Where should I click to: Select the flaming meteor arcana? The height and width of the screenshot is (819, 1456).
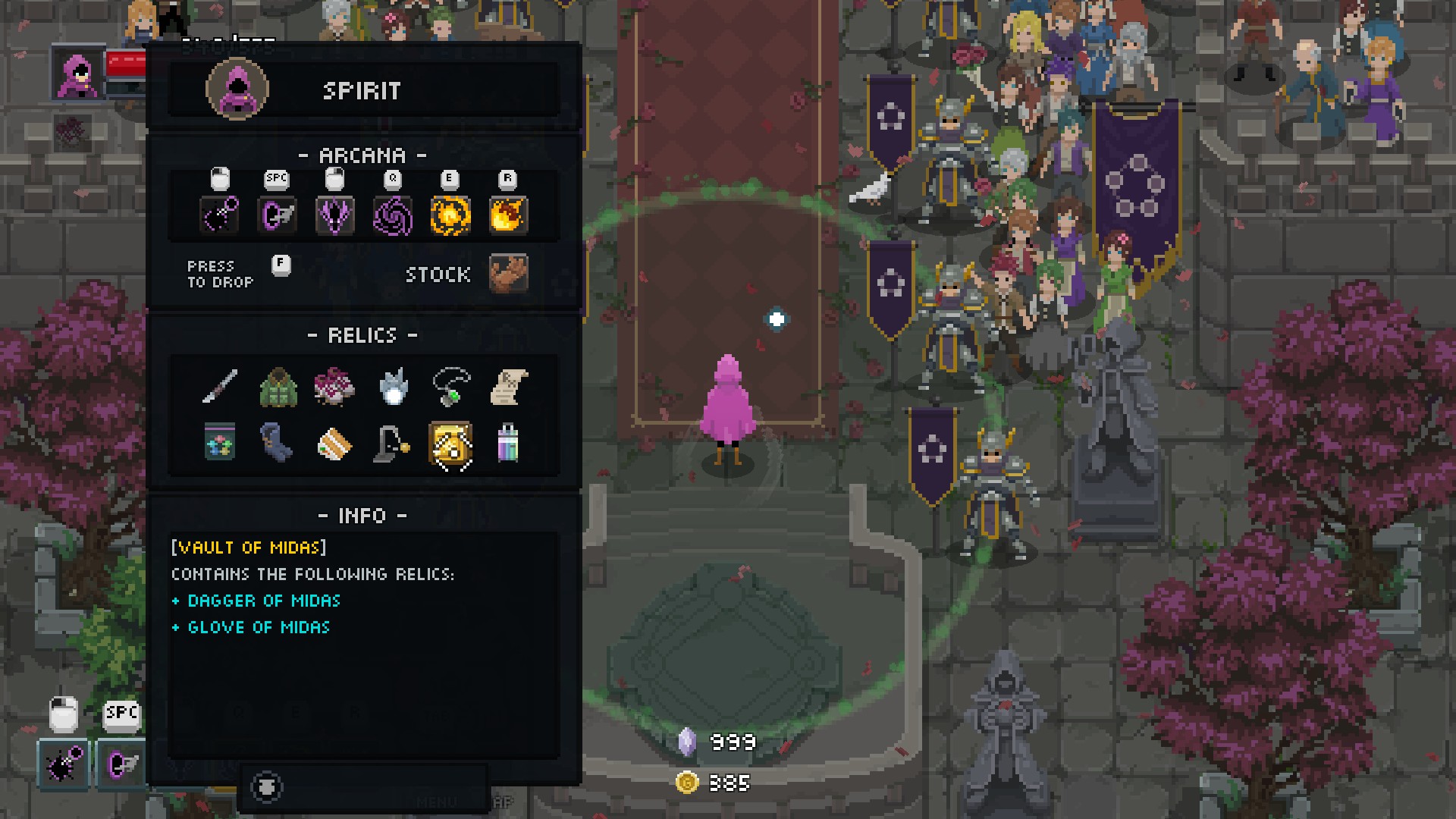pos(508,215)
